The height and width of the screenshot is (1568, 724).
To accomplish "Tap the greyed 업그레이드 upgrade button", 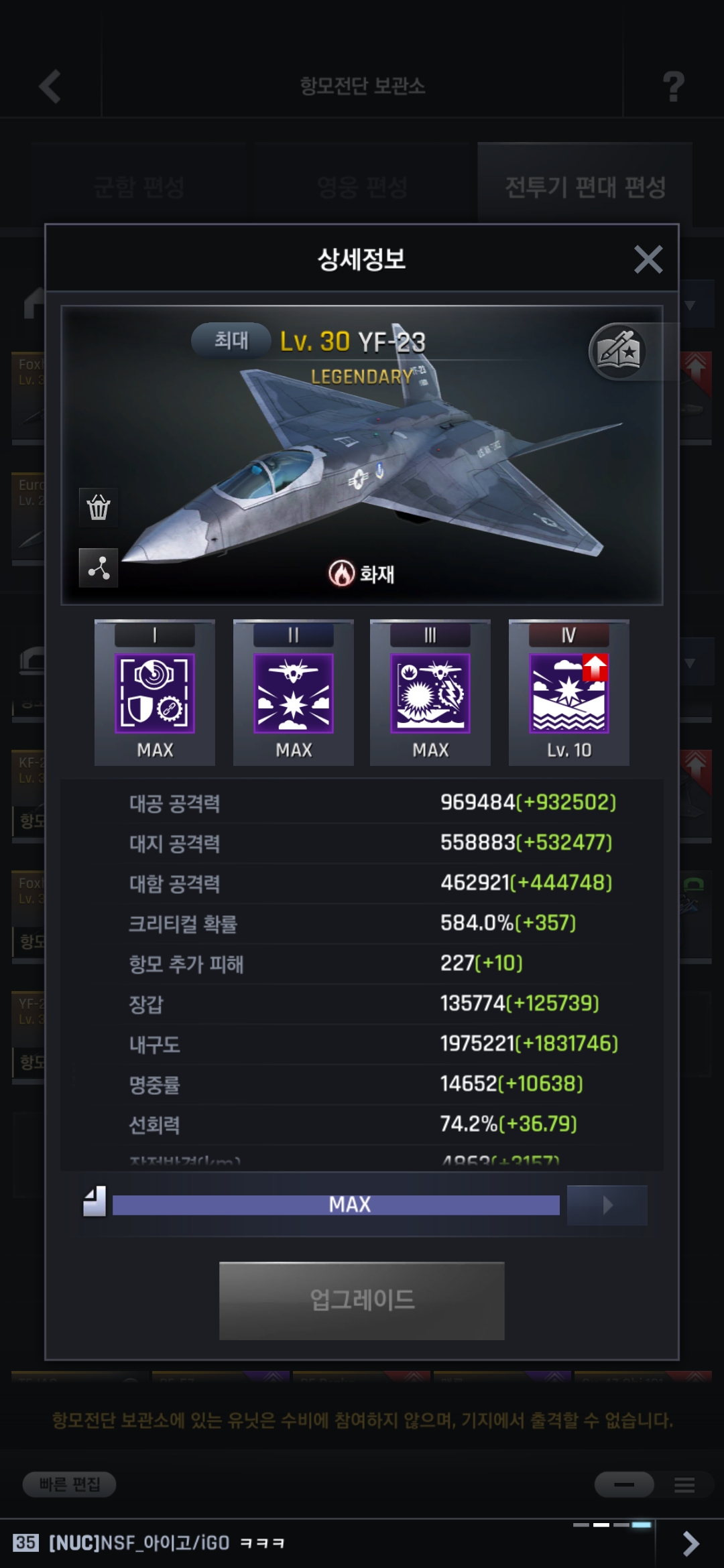I will (362, 1301).
